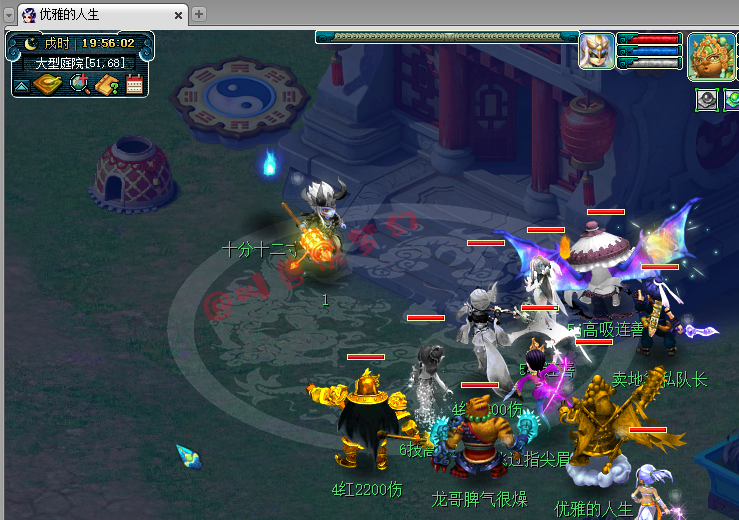Select the grey orb buff icon
Screen dimensions: 739x520
click(x=705, y=99)
